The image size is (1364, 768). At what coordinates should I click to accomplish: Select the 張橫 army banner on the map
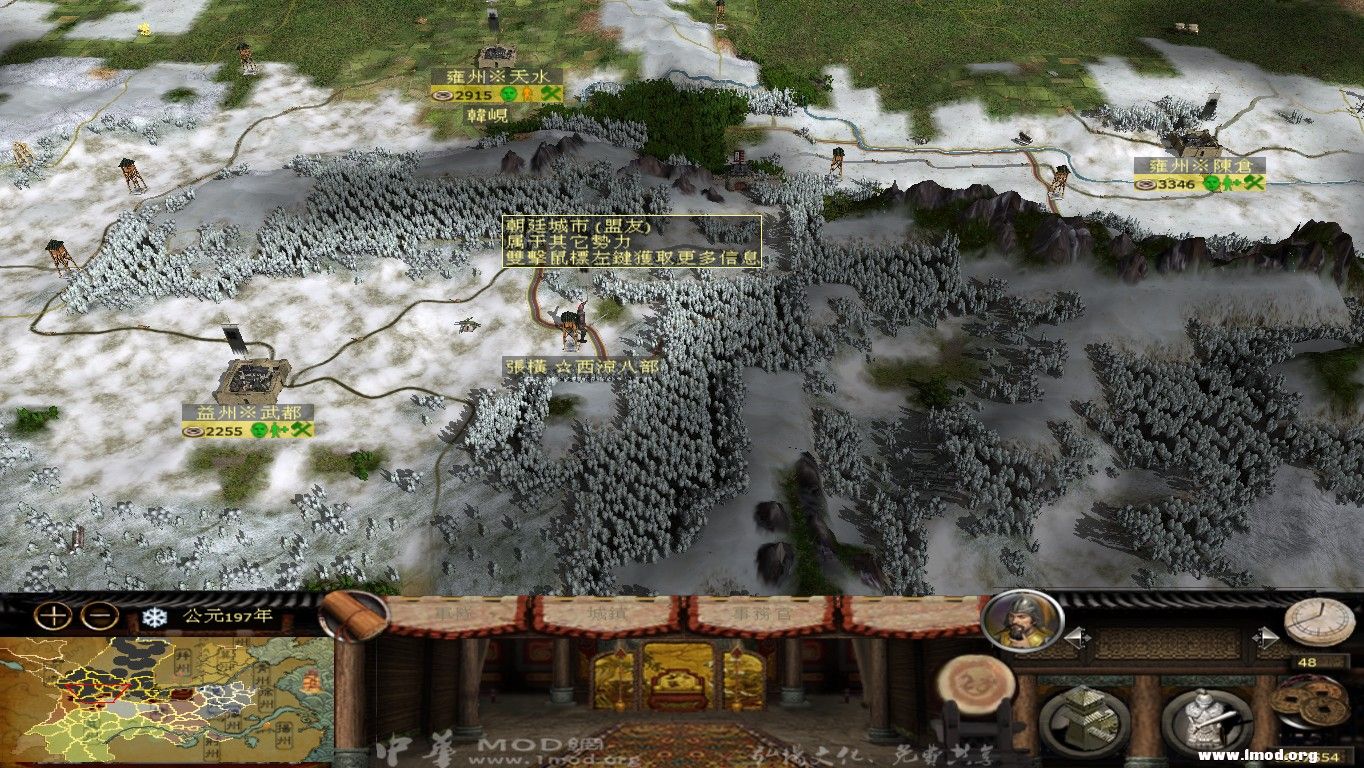click(x=573, y=325)
